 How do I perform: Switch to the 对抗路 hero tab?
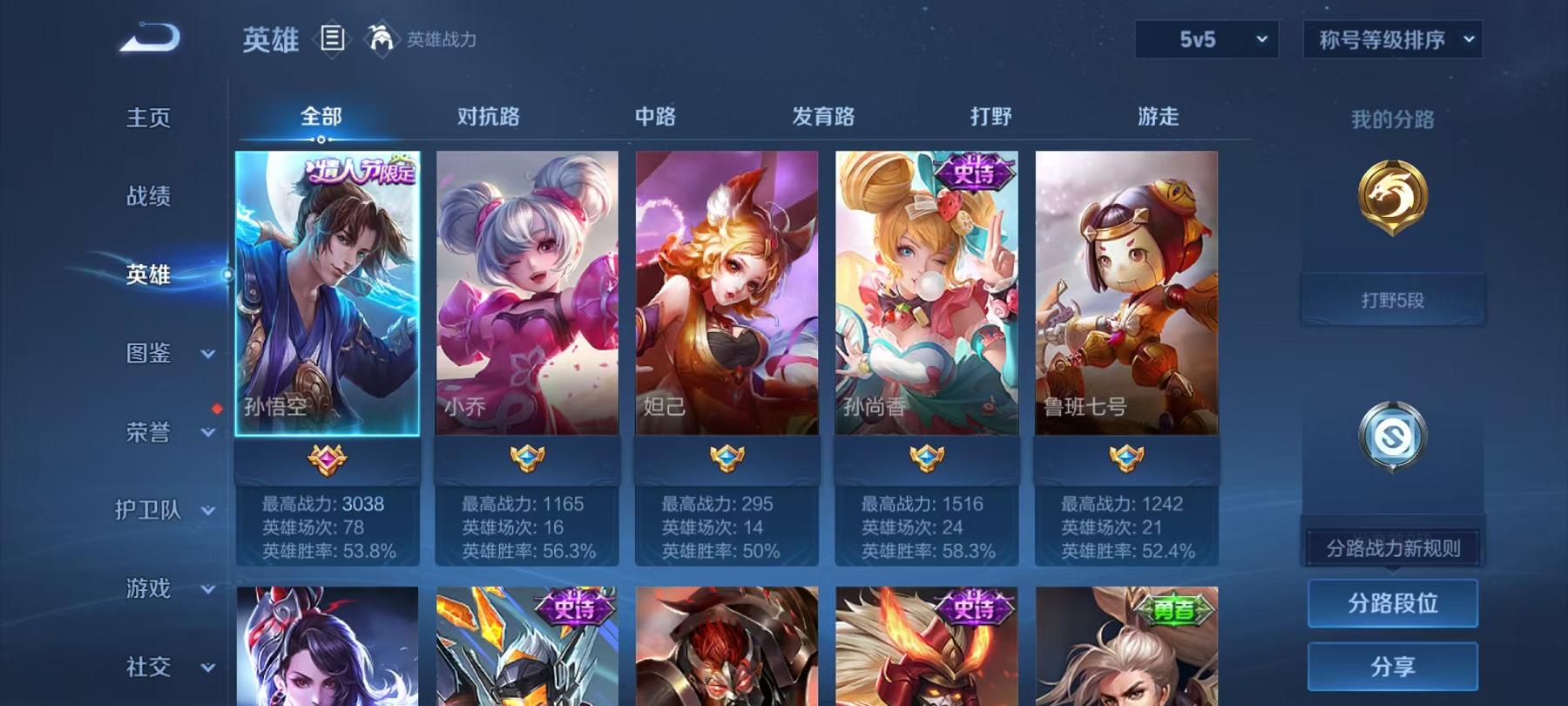(x=485, y=114)
